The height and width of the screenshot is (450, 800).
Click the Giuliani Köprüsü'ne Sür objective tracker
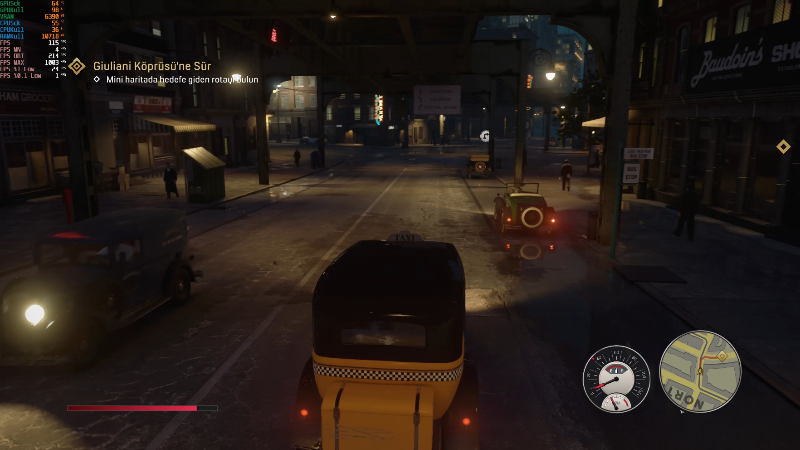click(152, 66)
